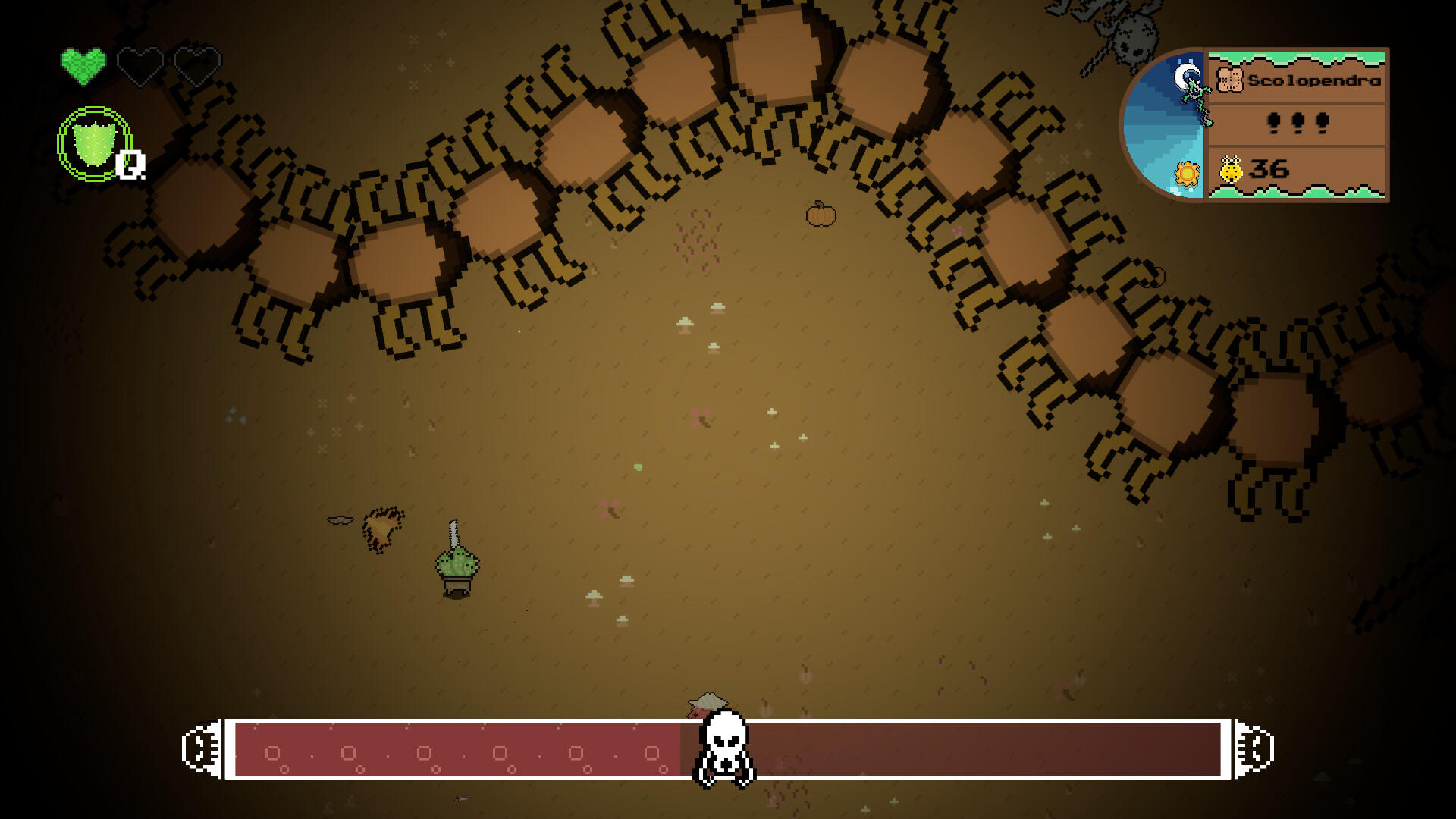Click the bee currency icon in the info panel
This screenshot has width=1456, height=819.
pyautogui.click(x=1232, y=168)
